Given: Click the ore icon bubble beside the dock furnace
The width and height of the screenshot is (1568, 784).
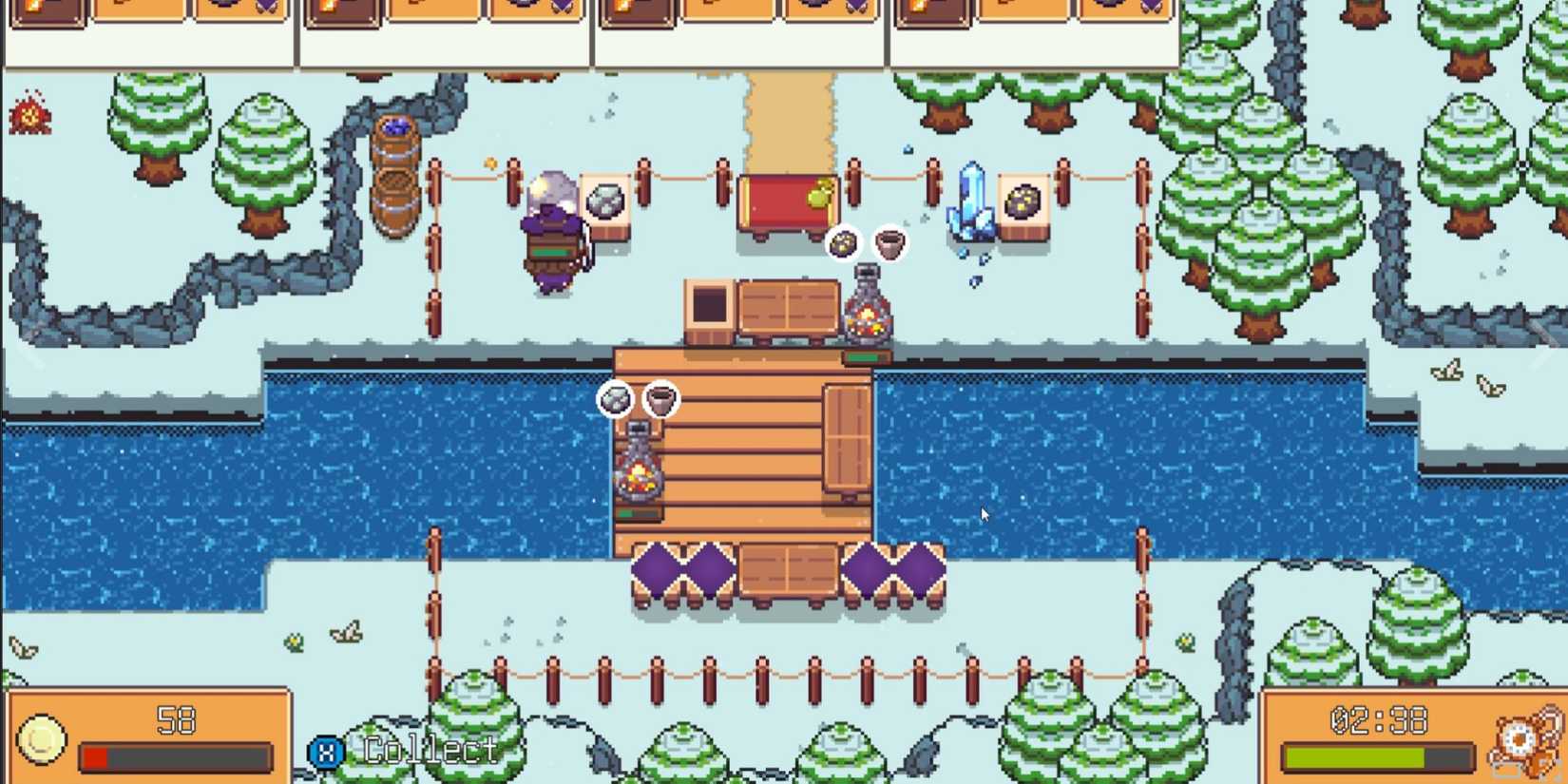Looking at the screenshot, I should 616,399.
